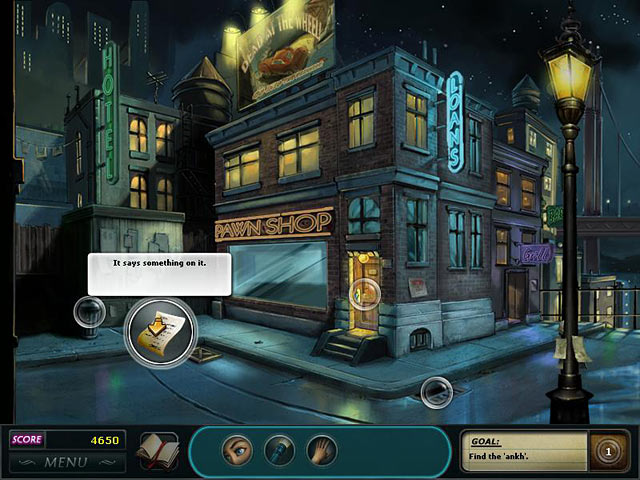Click the round hint counter button
Image resolution: width=640 pixels, height=480 pixels.
click(x=605, y=449)
